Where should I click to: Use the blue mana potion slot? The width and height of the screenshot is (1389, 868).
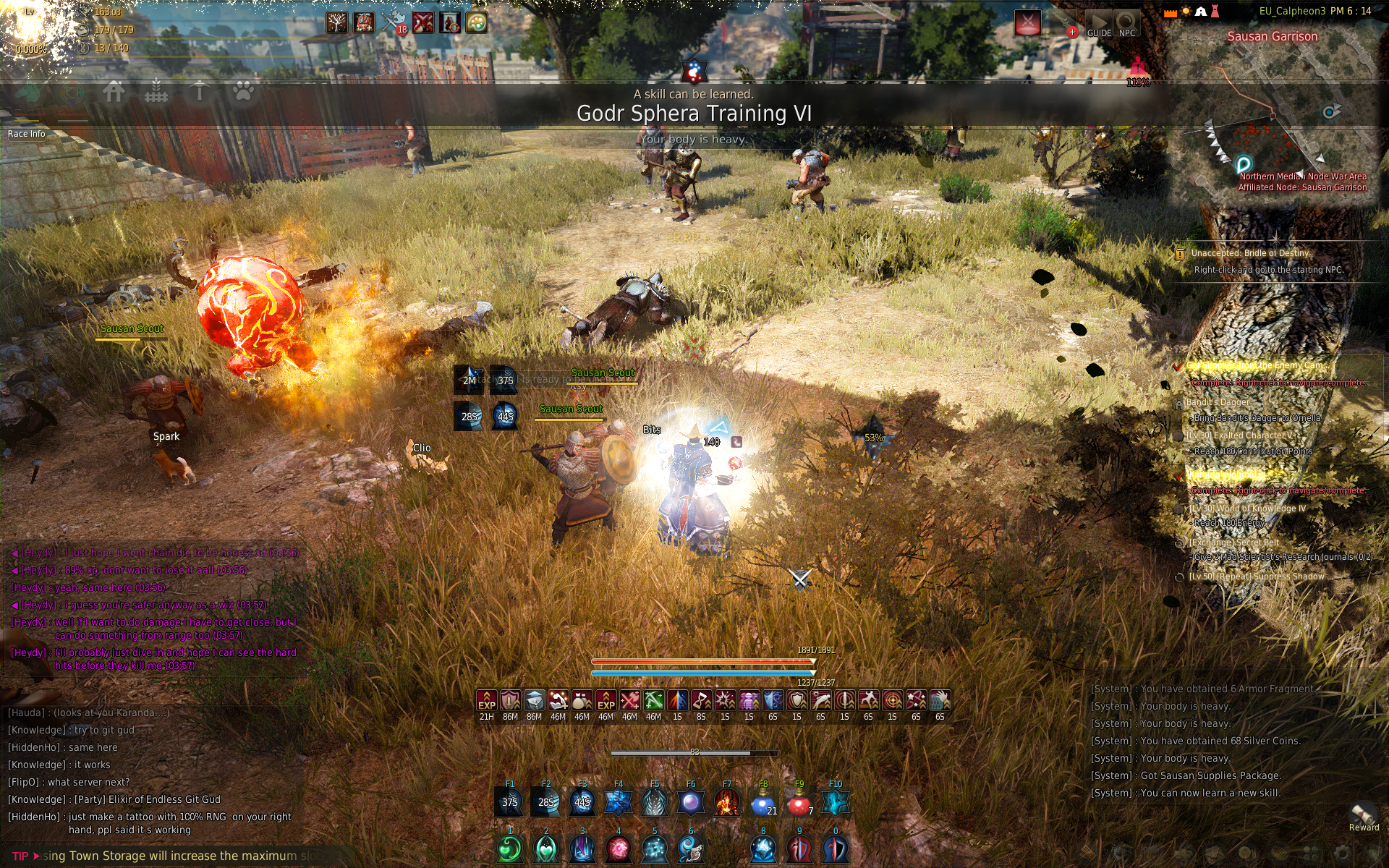763,803
